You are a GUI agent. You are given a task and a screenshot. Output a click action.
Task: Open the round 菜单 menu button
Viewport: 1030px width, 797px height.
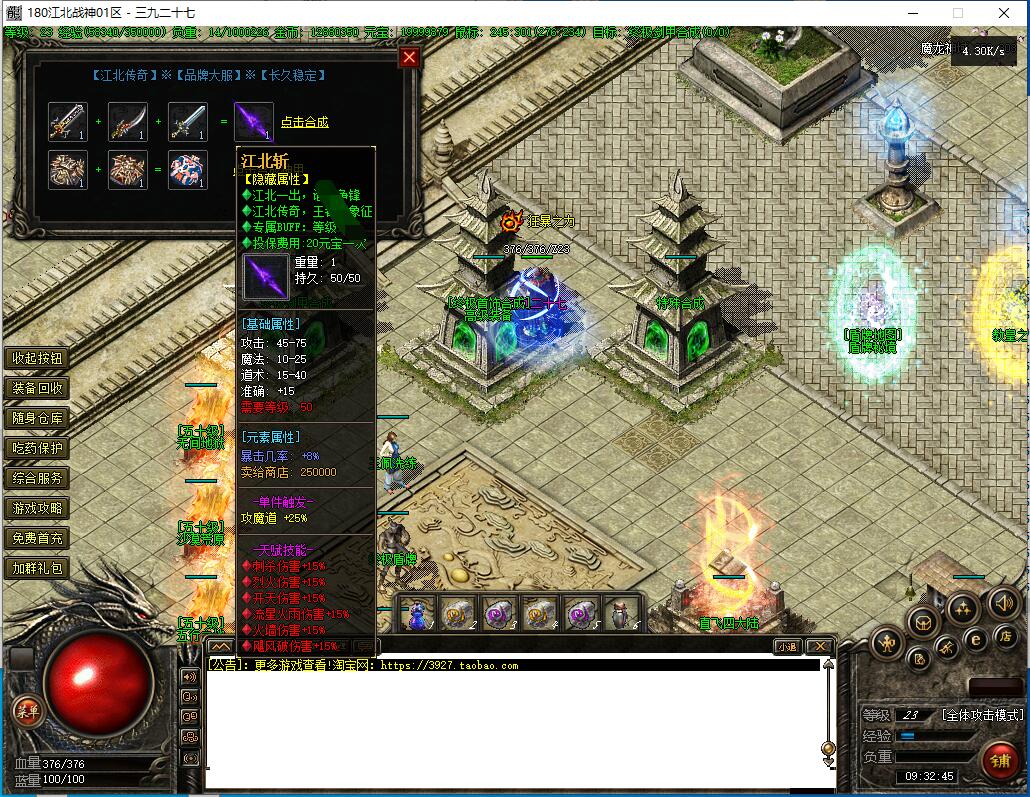[x=27, y=710]
